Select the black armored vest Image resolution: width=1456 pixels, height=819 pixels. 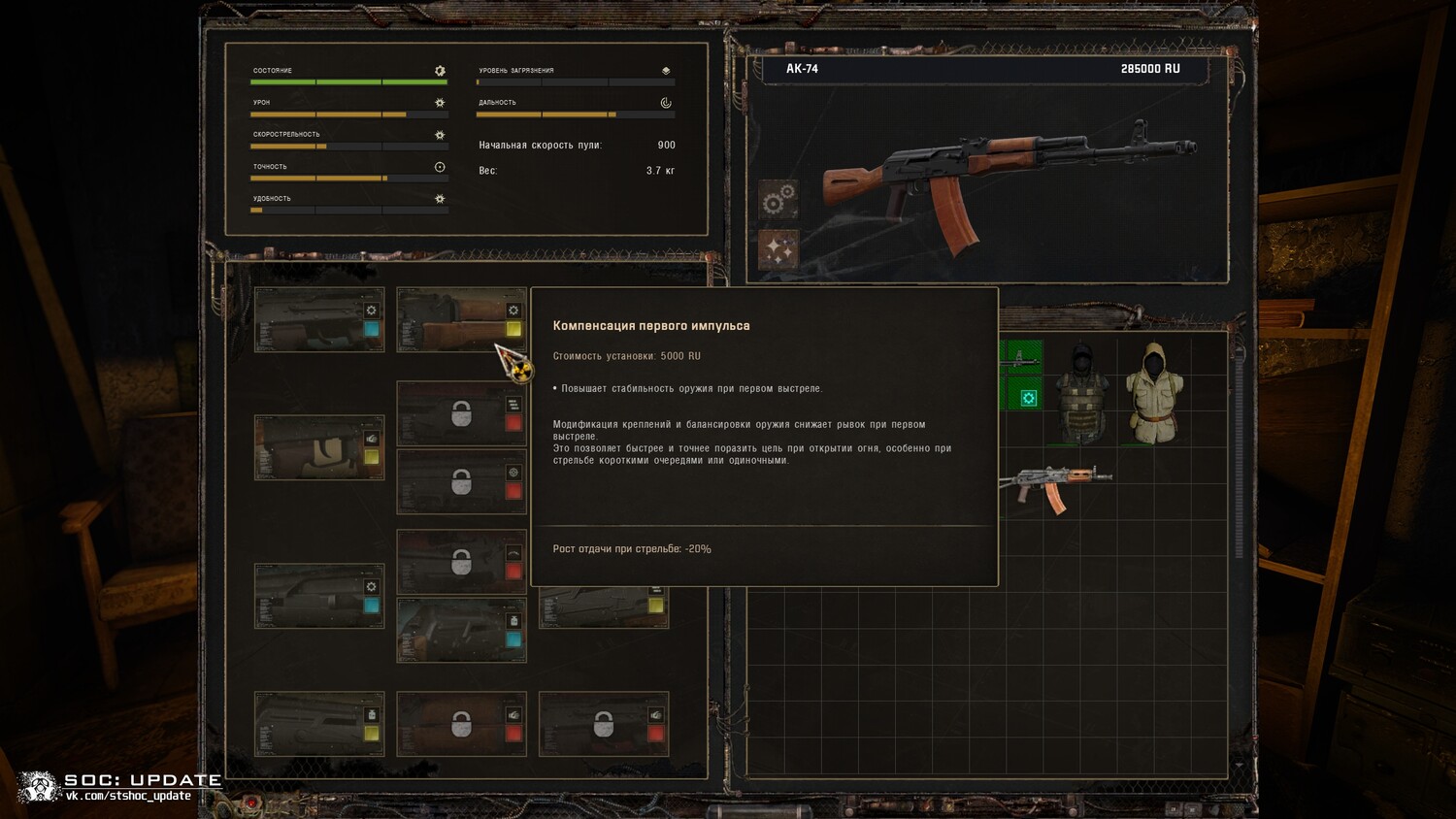(x=1081, y=392)
